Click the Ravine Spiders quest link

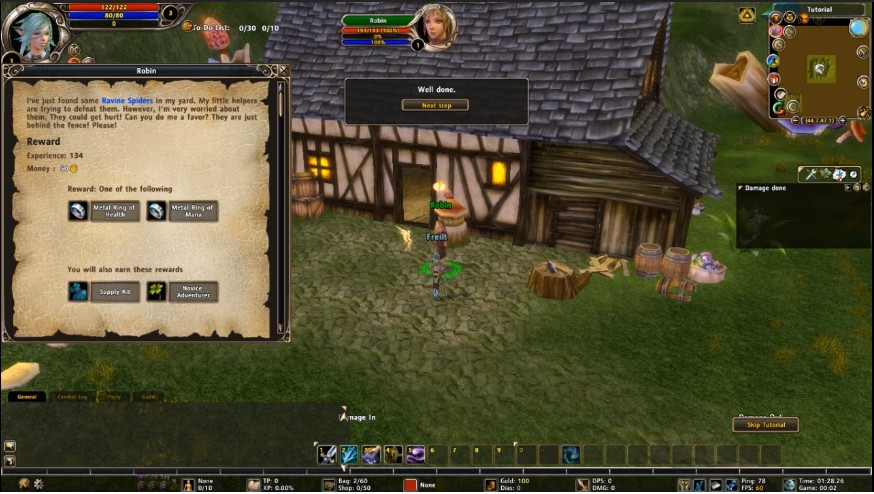125,100
